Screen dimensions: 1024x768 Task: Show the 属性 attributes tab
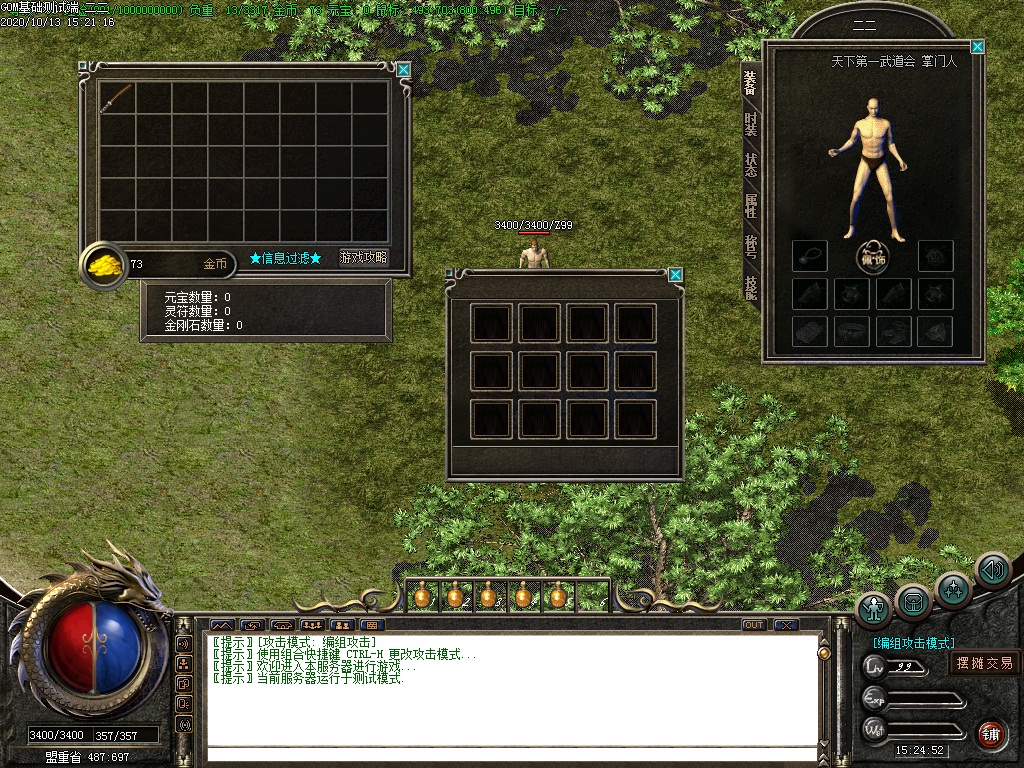point(750,206)
